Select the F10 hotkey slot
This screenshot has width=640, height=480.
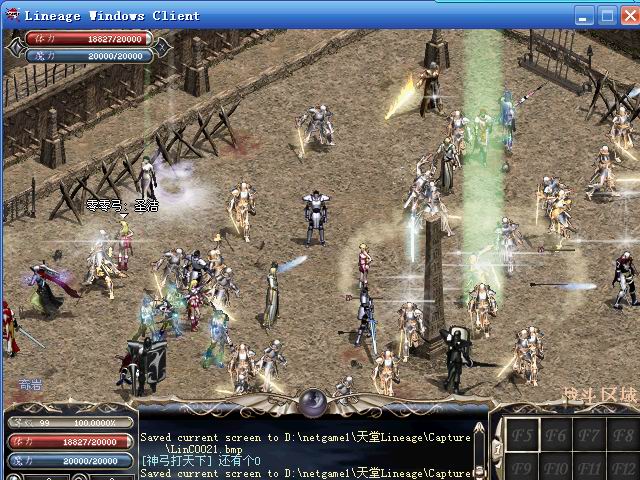point(556,468)
